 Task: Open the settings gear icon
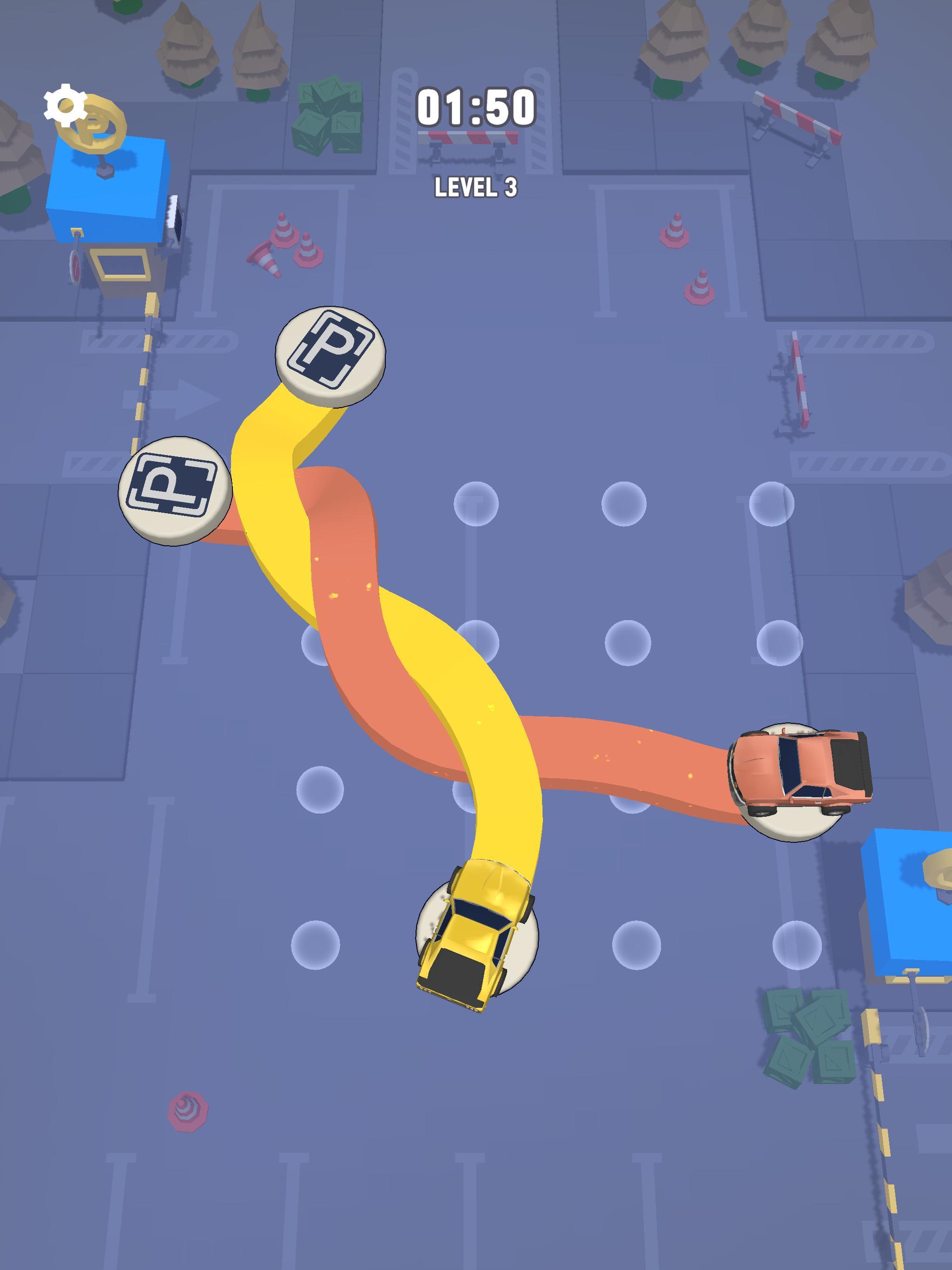[x=65, y=105]
